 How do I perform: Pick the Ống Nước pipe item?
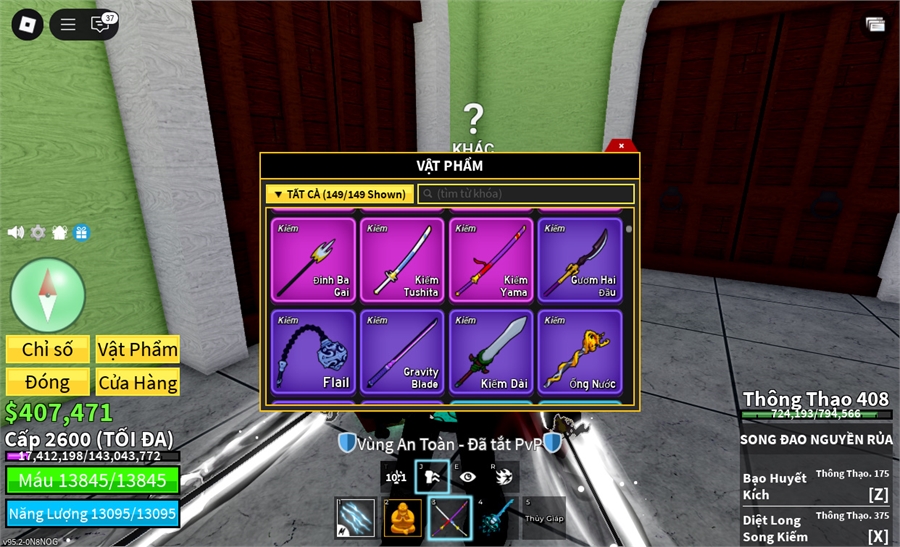tap(580, 352)
